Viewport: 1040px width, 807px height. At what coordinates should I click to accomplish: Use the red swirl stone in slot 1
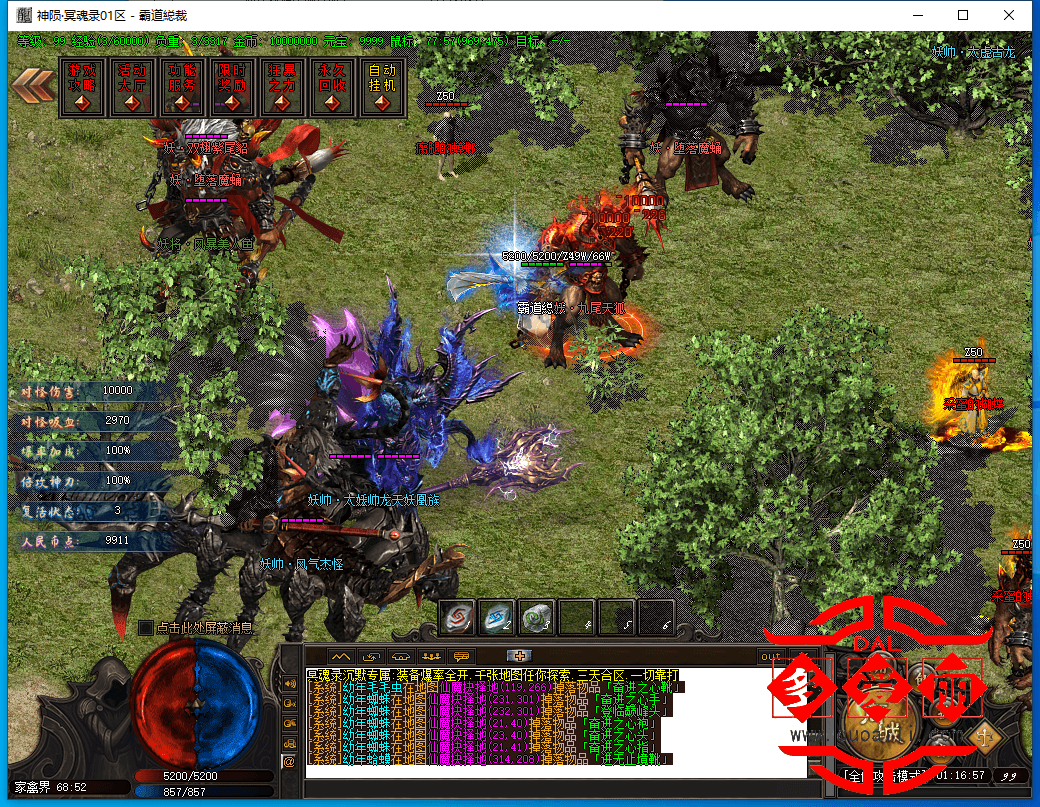457,617
